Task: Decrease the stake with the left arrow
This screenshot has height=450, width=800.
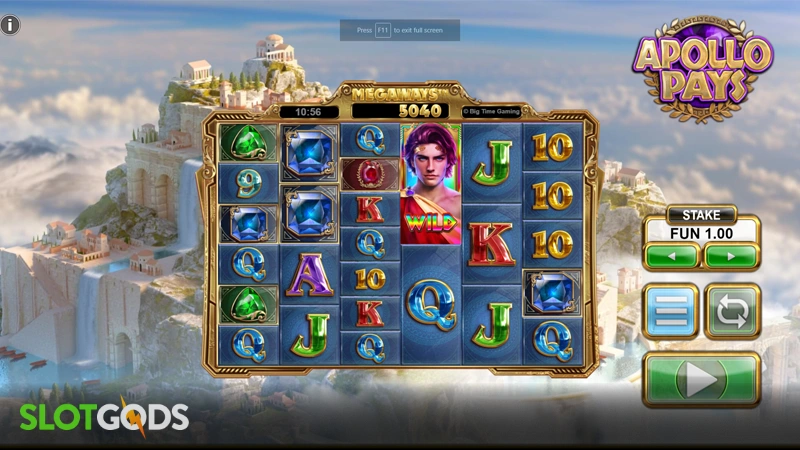Action: (x=671, y=256)
